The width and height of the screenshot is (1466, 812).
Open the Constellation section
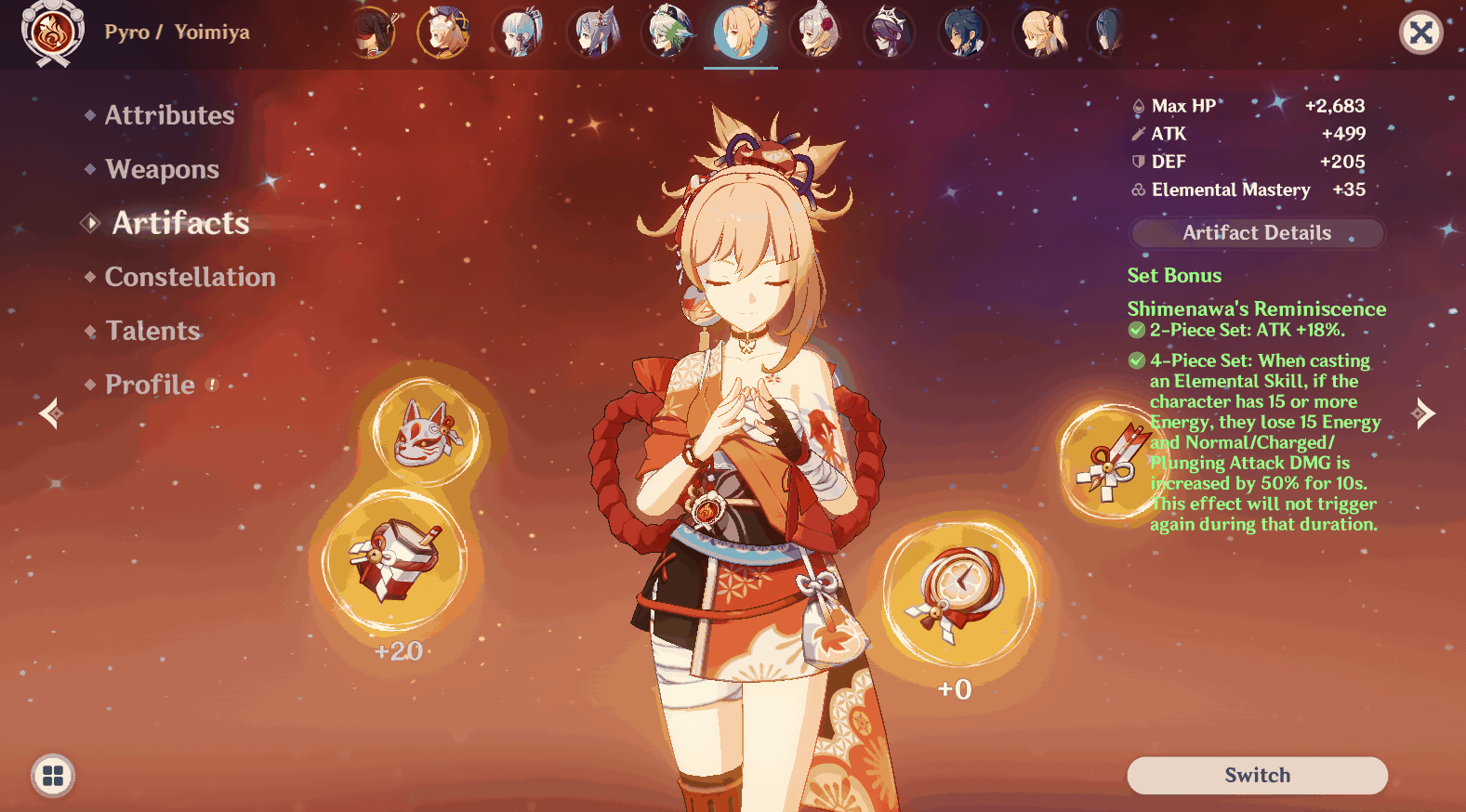pyautogui.click(x=190, y=276)
